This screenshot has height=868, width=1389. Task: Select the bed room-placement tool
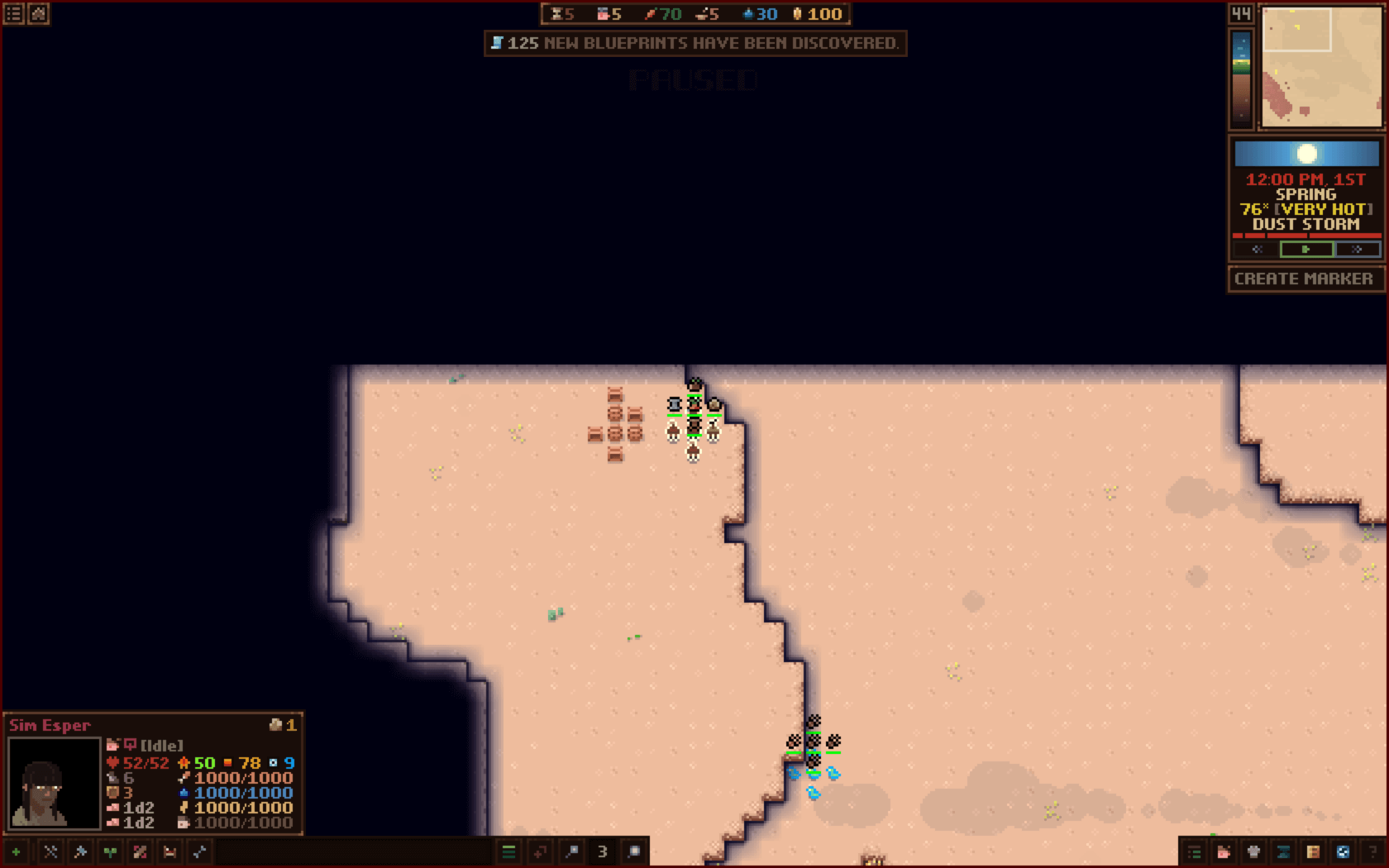click(x=169, y=851)
